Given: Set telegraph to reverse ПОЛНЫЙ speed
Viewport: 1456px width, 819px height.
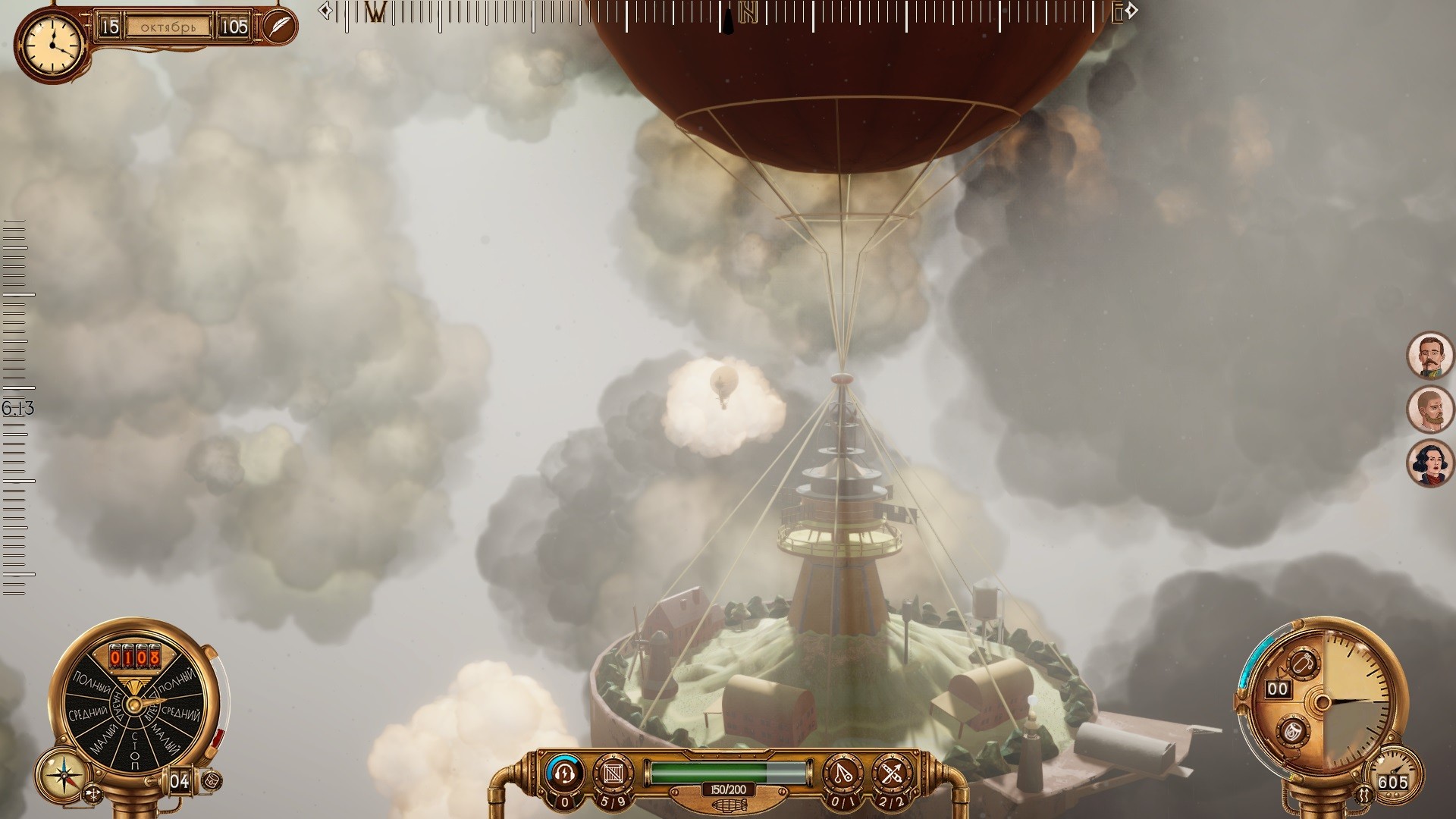Looking at the screenshot, I should 91,683.
